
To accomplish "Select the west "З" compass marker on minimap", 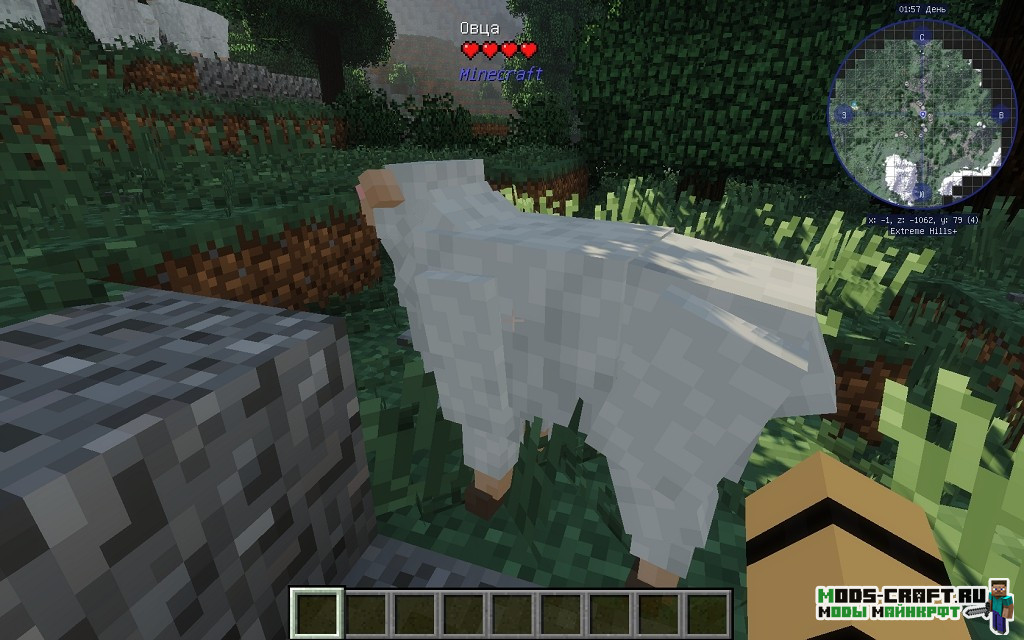I will click(844, 115).
